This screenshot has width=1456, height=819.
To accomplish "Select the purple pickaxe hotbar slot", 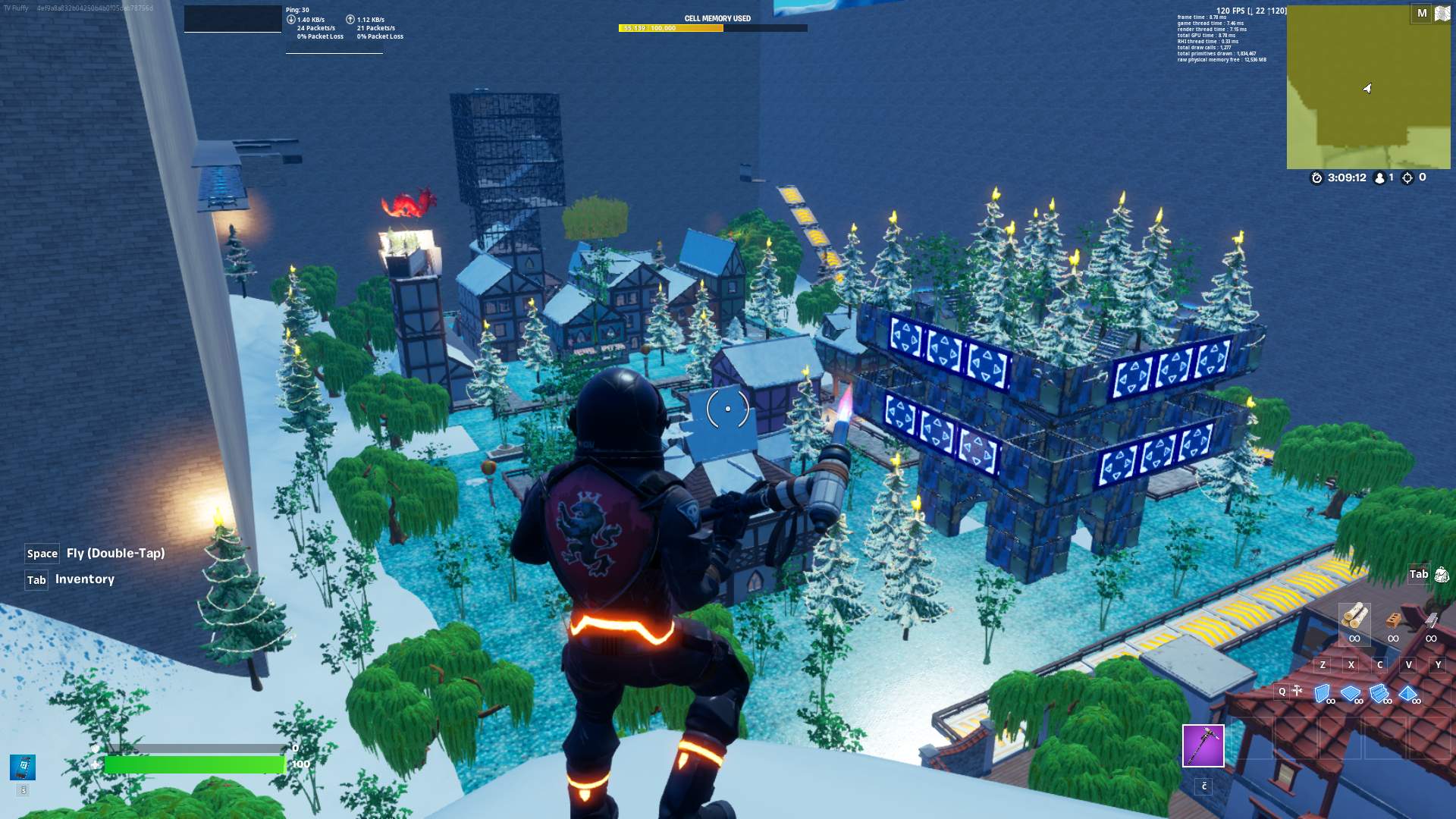I will [x=1203, y=745].
